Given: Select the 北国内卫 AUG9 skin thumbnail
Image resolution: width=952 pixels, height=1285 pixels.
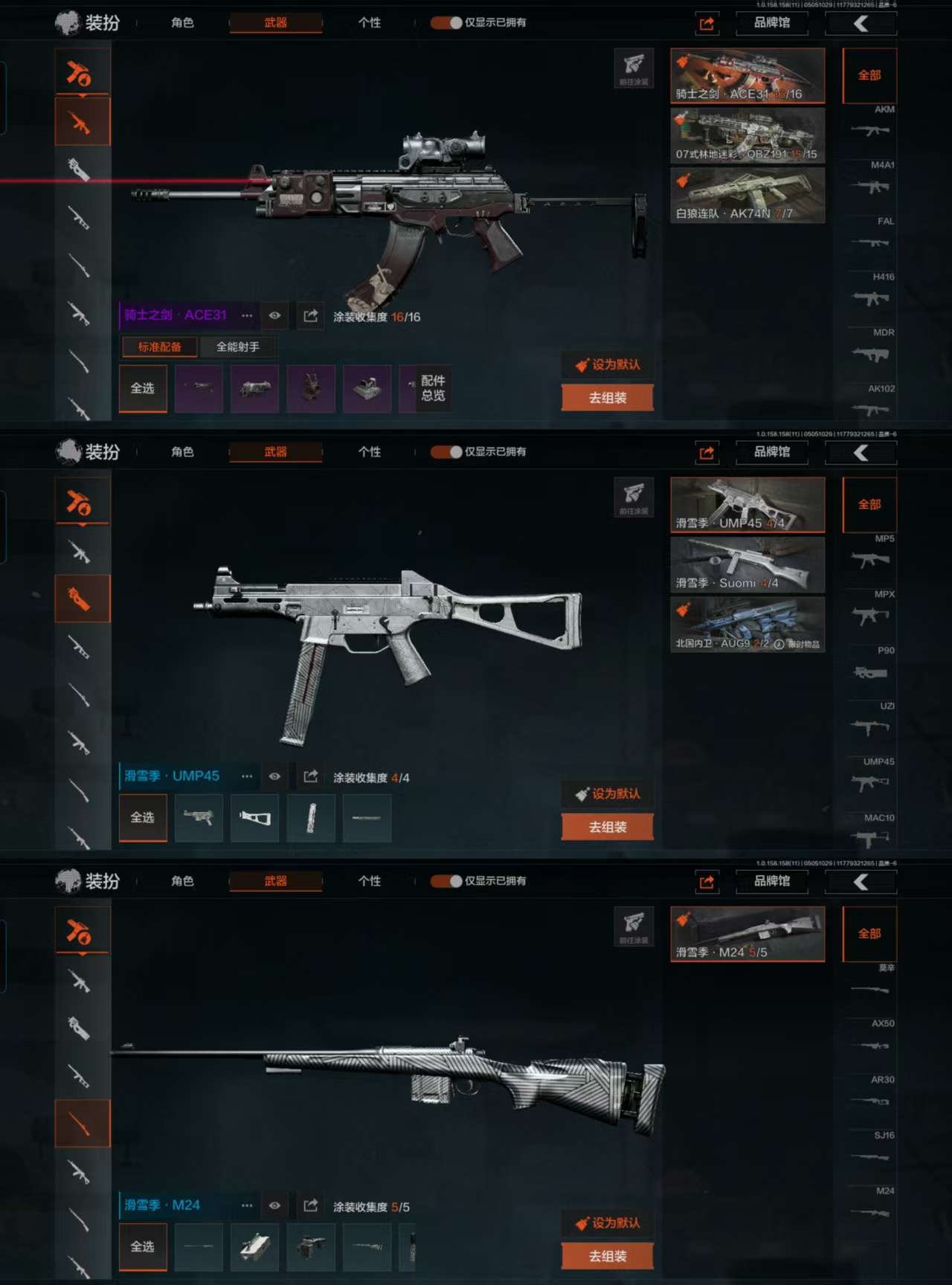Looking at the screenshot, I should click(747, 625).
